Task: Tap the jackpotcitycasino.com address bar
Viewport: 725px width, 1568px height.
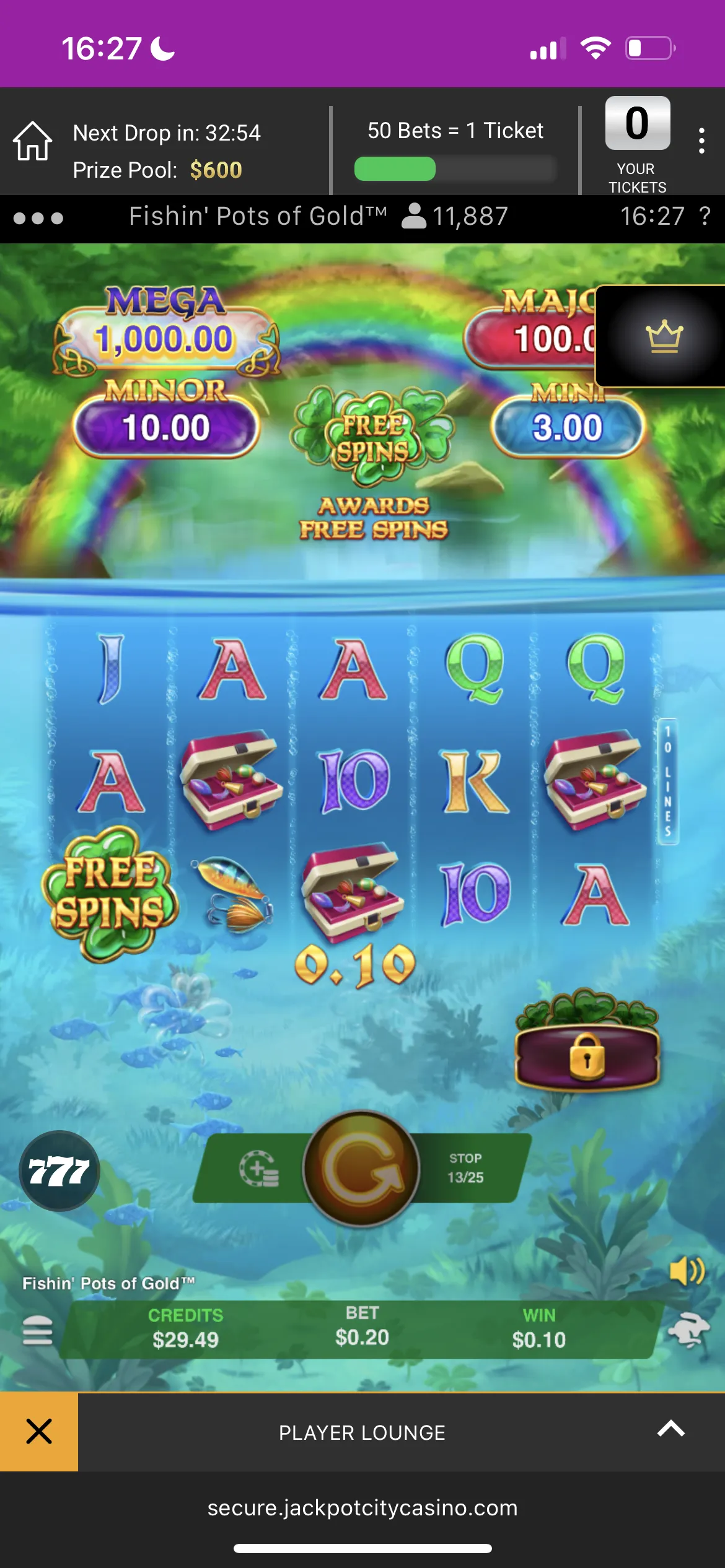Action: pyautogui.click(x=362, y=1508)
